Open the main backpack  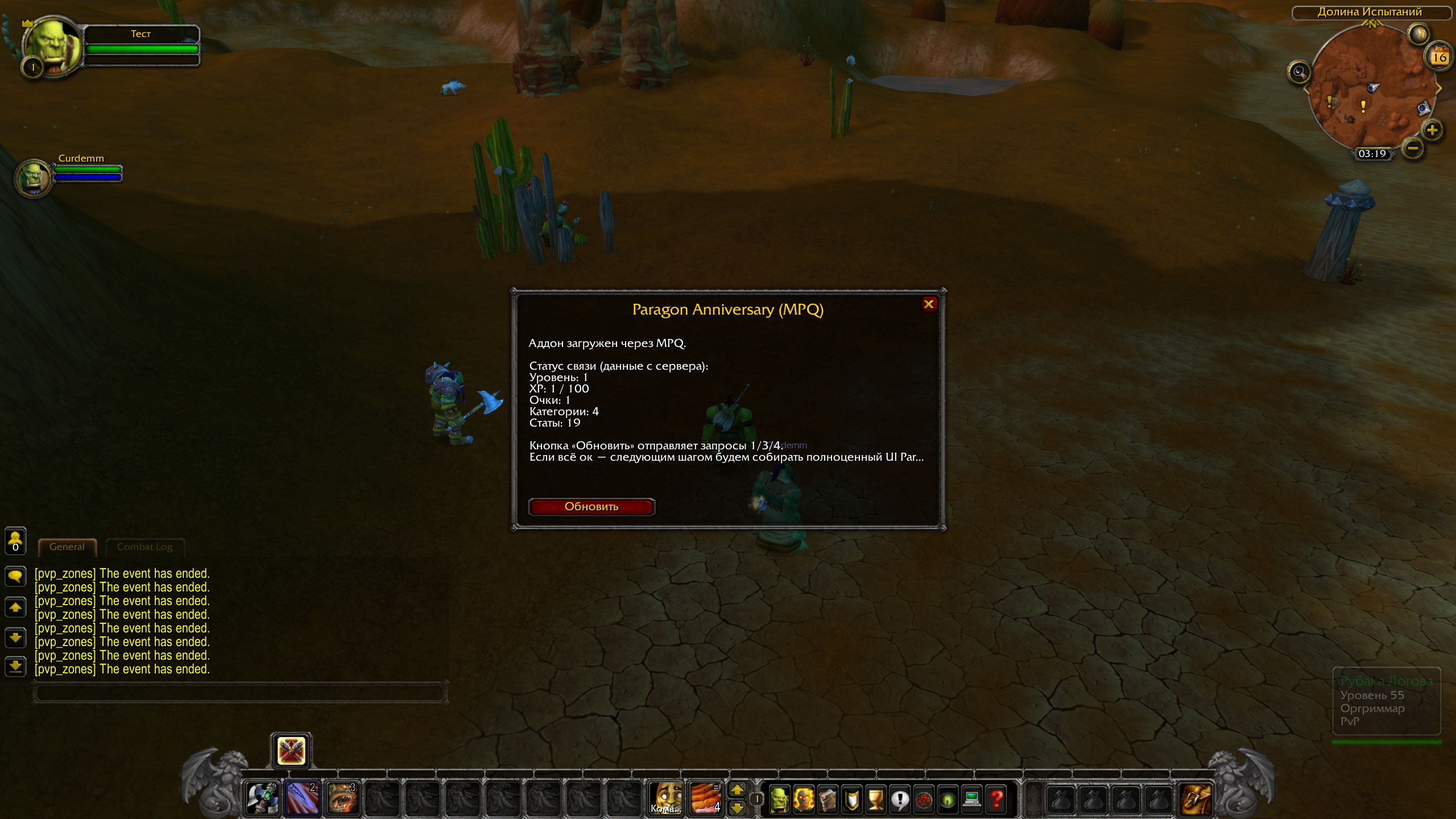[1196, 799]
